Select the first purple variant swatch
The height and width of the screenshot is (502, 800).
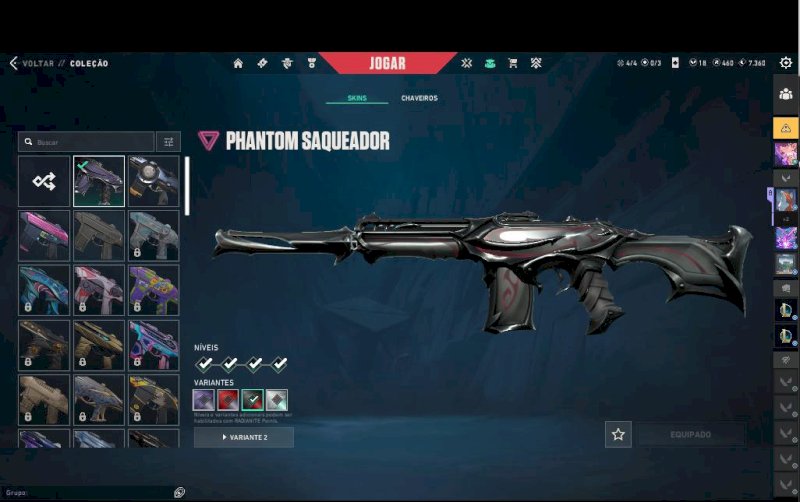pos(204,401)
